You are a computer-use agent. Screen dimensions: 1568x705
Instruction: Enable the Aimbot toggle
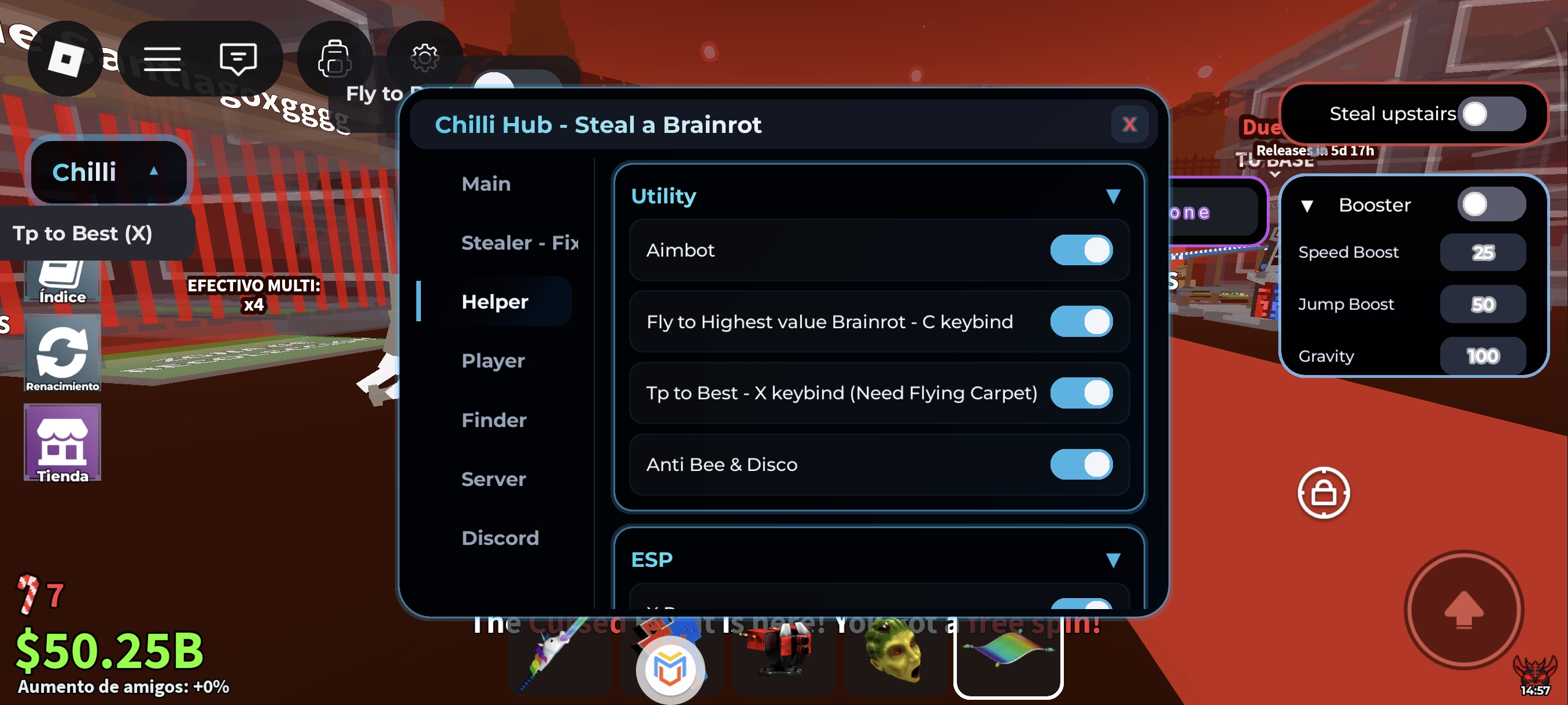pos(1082,250)
